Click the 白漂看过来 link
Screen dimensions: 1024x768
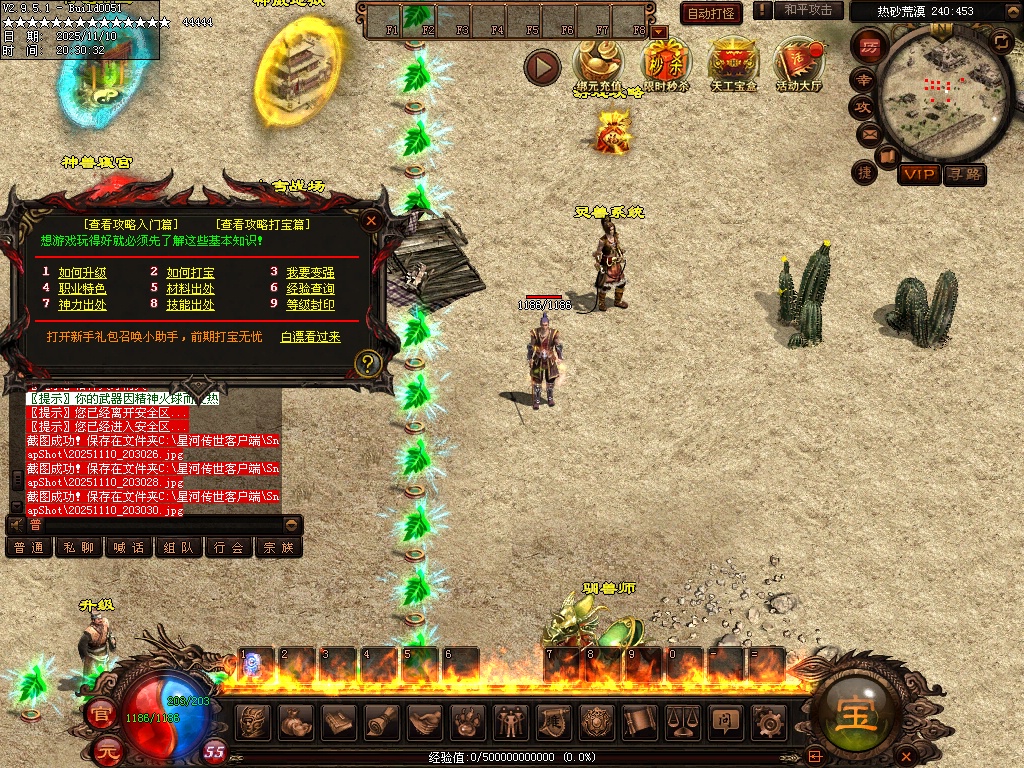310,337
